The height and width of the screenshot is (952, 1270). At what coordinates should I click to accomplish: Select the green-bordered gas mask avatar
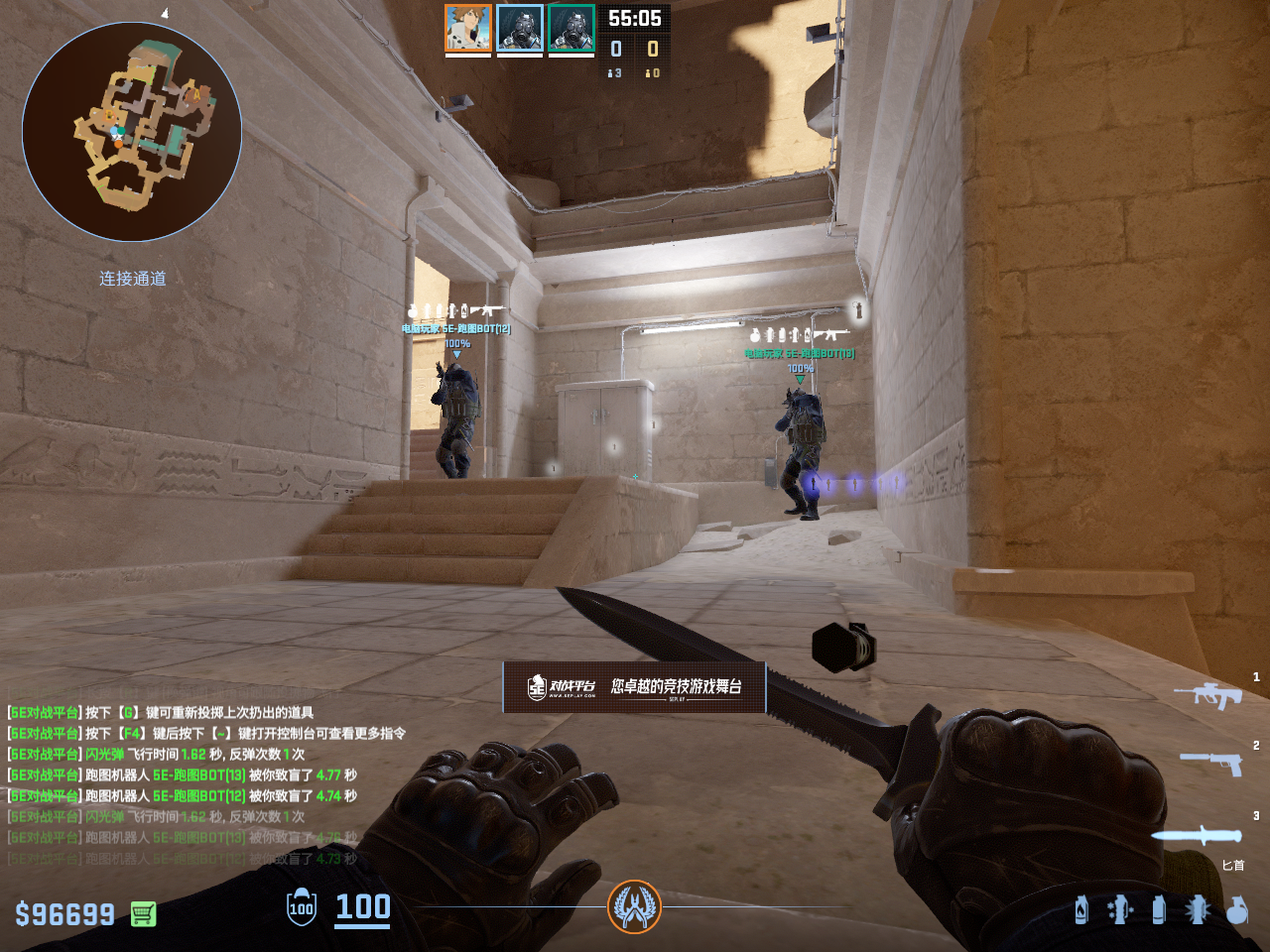571,28
